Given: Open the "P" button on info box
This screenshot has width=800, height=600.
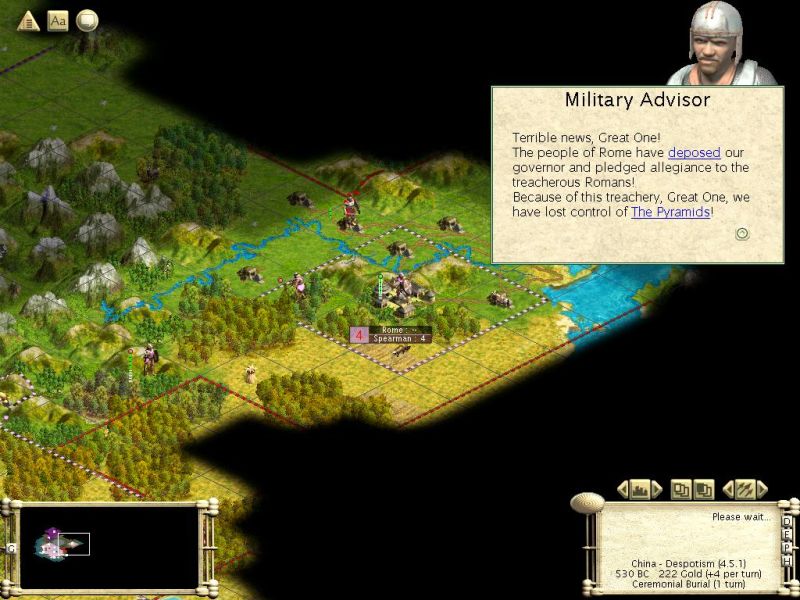Looking at the screenshot, I should 787,547.
